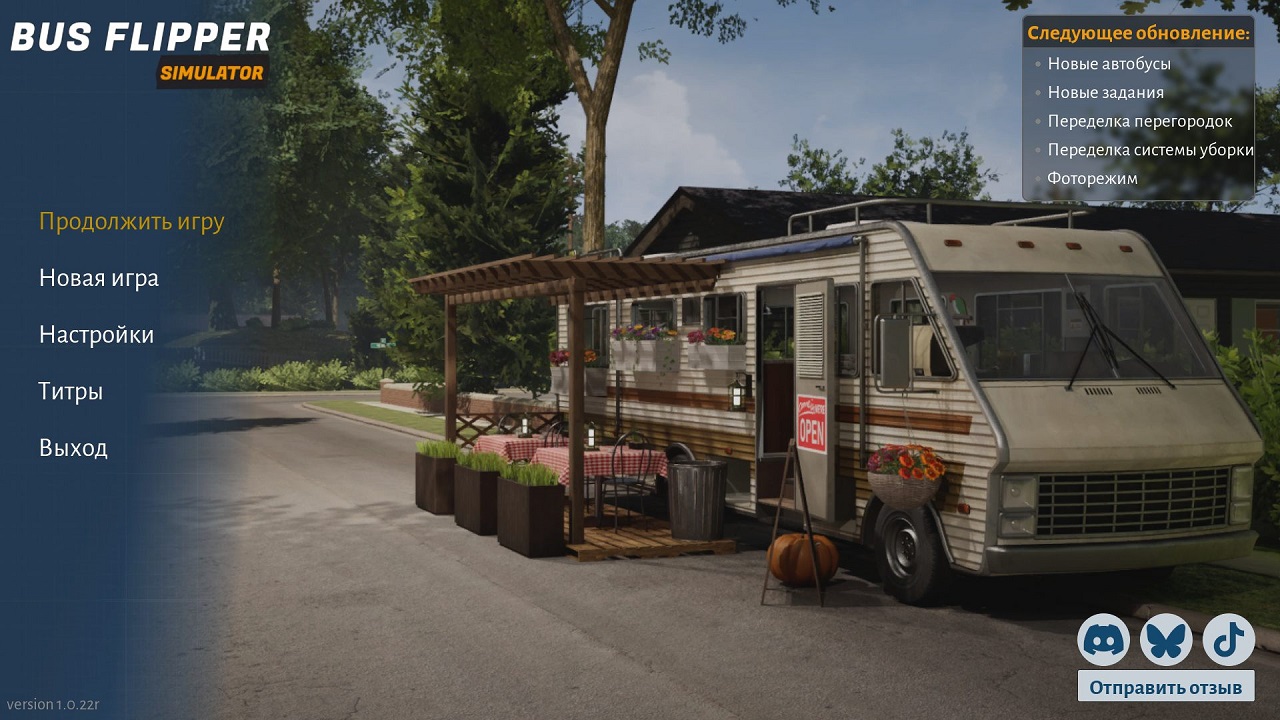The image size is (1280, 720).
Task: Click the bullet beside Фоторежим
Action: pyautogui.click(x=1036, y=178)
